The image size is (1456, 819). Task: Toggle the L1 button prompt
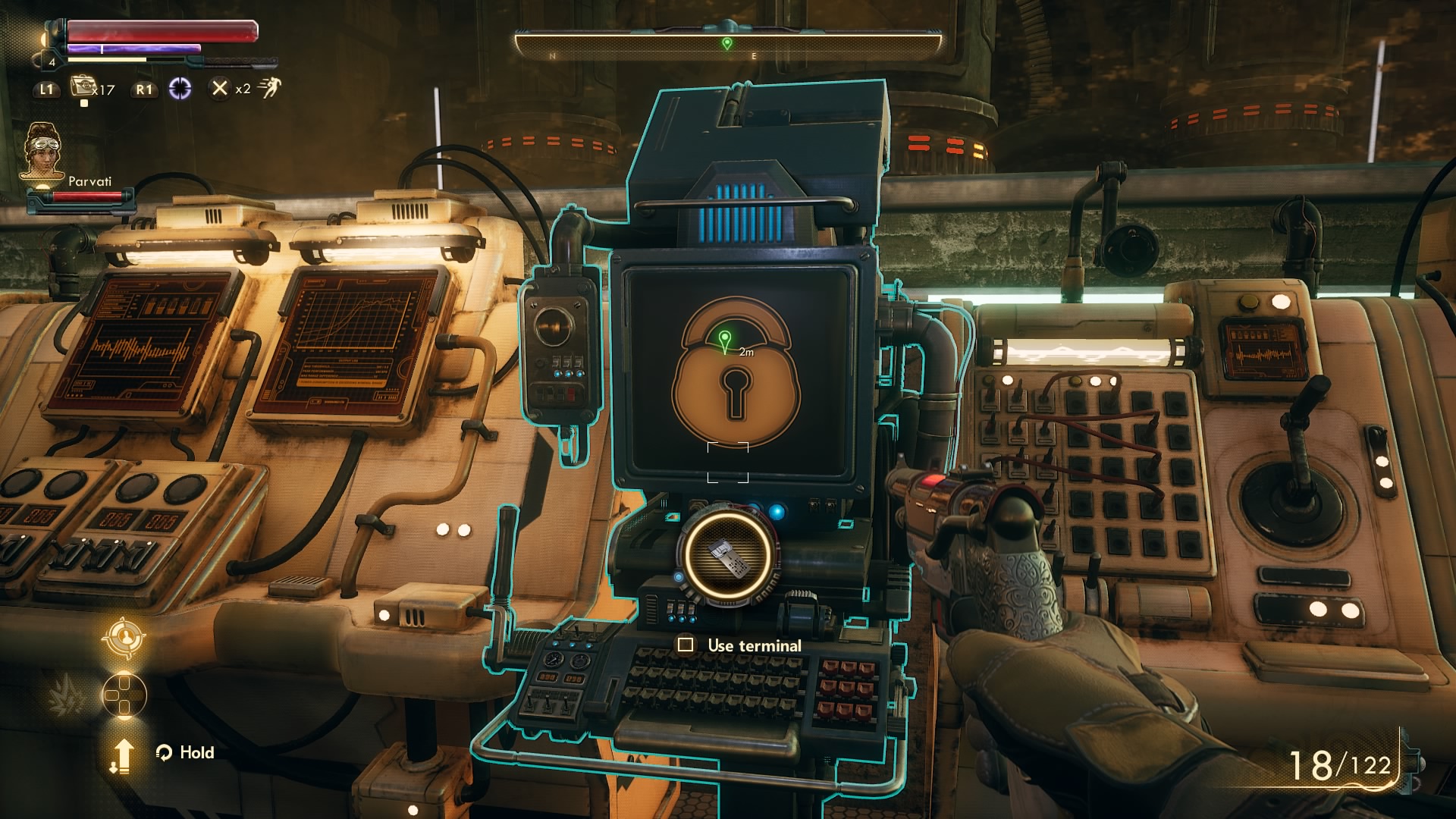point(45,89)
